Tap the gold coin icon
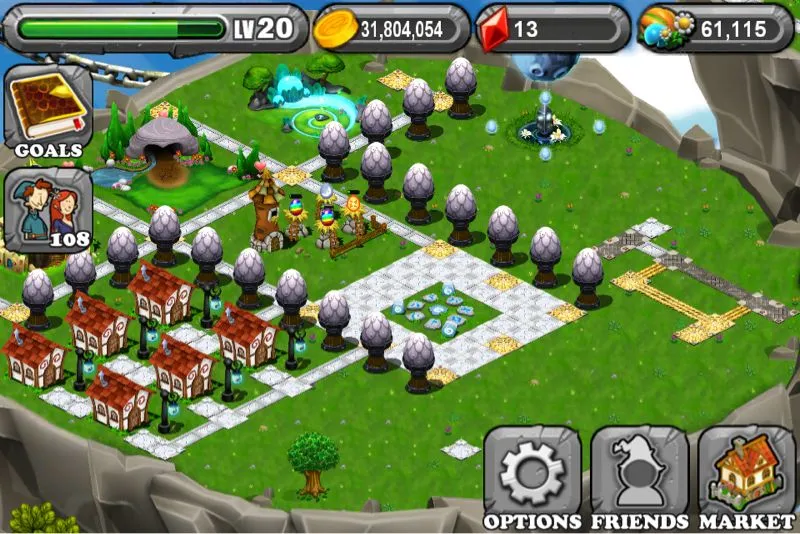 [334, 30]
